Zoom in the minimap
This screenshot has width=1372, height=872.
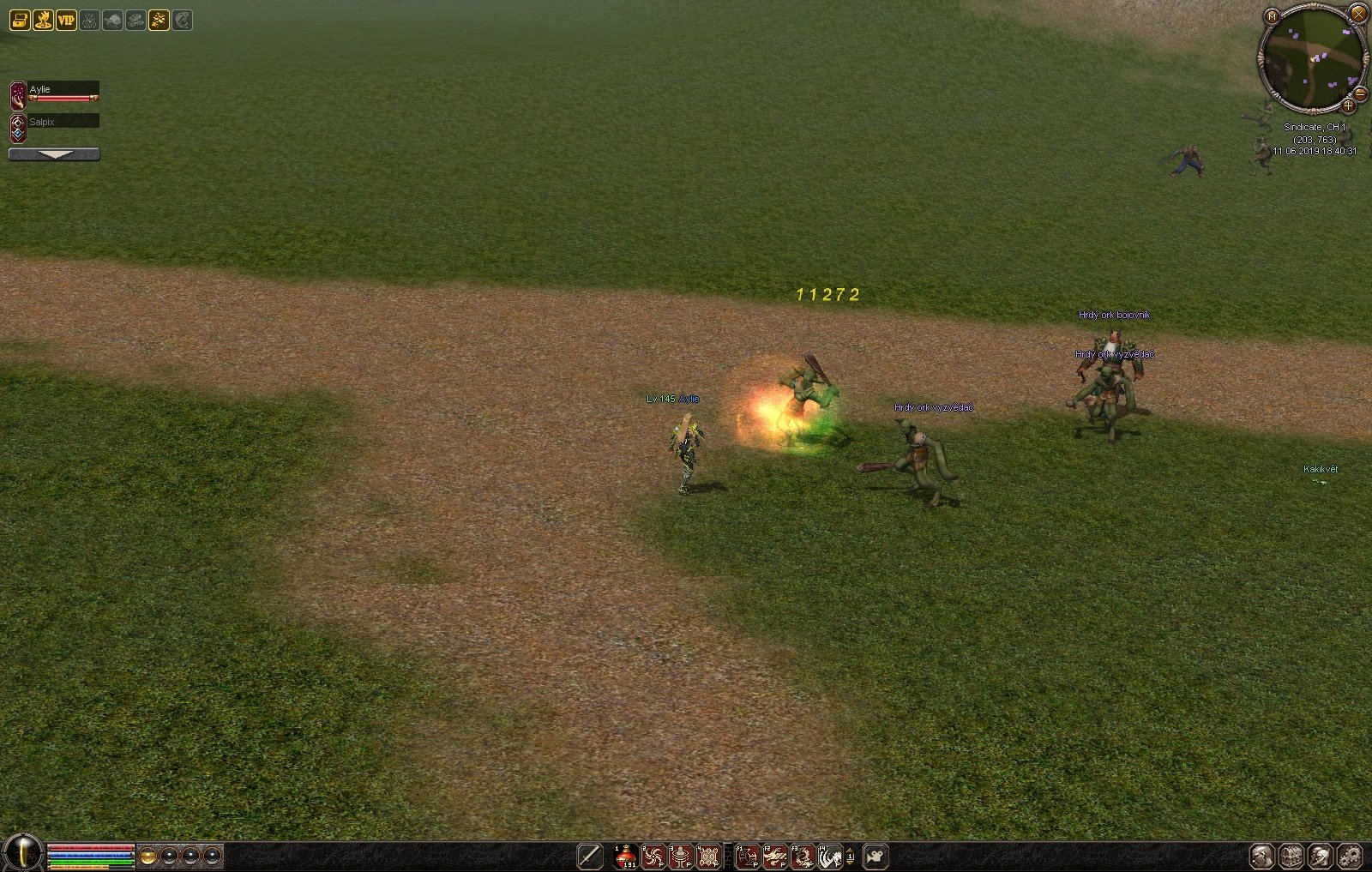(x=1348, y=106)
